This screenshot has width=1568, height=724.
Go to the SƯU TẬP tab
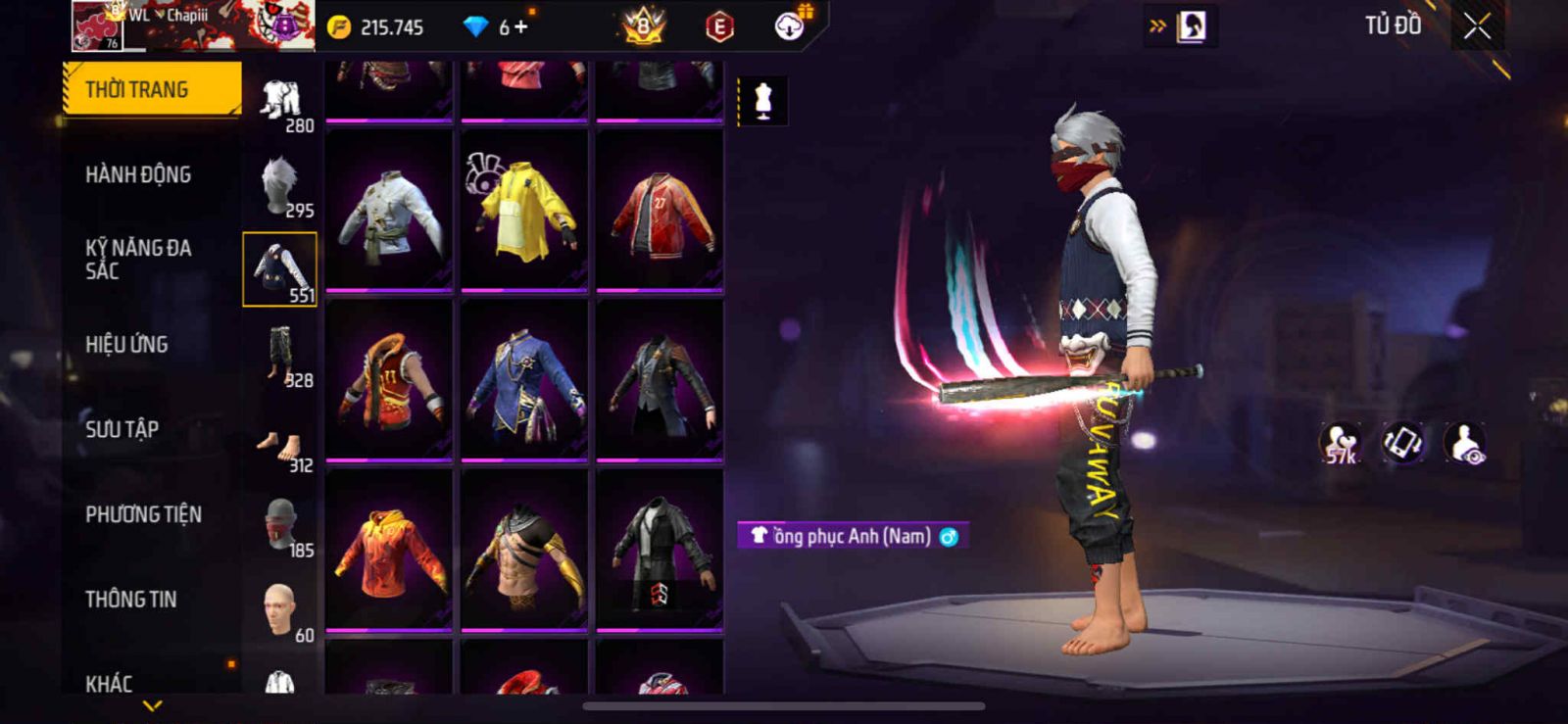[122, 429]
